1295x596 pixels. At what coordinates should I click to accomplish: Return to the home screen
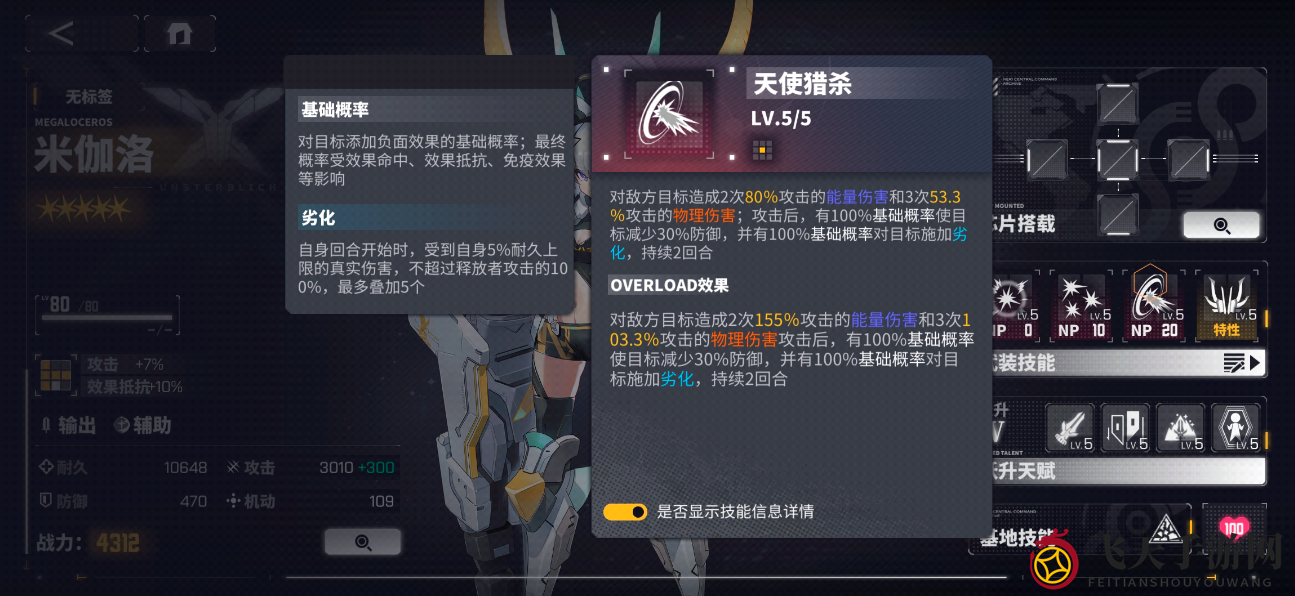(x=180, y=33)
